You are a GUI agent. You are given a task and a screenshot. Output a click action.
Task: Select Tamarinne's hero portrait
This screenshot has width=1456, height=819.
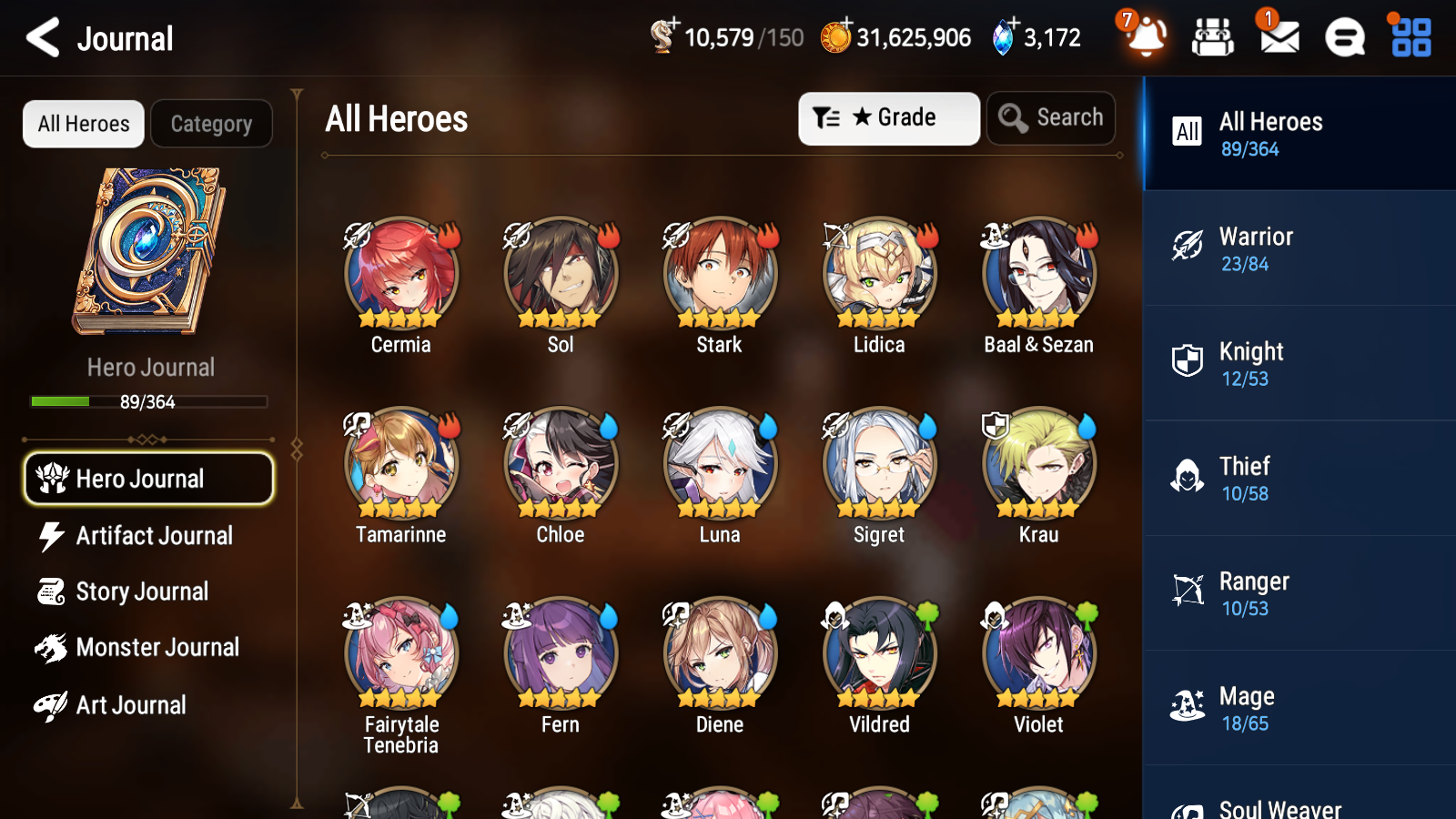coord(400,462)
